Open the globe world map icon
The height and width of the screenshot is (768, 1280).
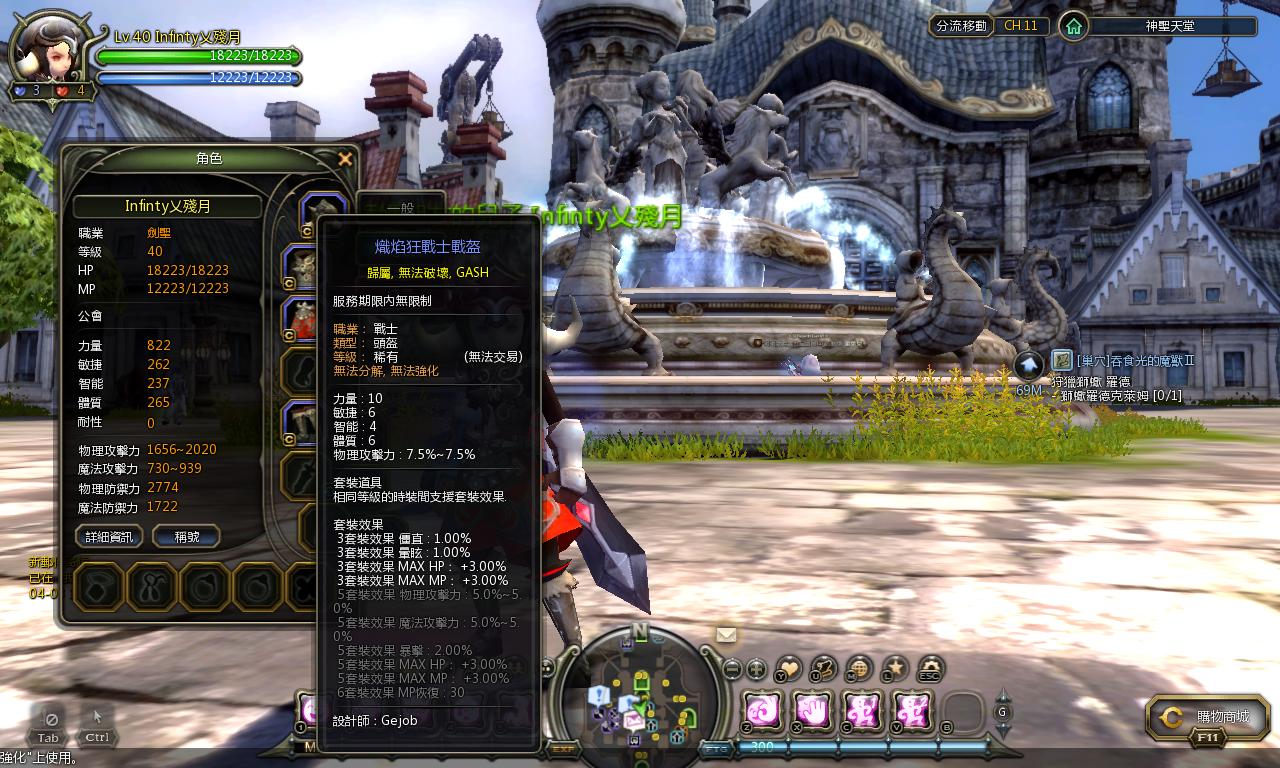(859, 669)
